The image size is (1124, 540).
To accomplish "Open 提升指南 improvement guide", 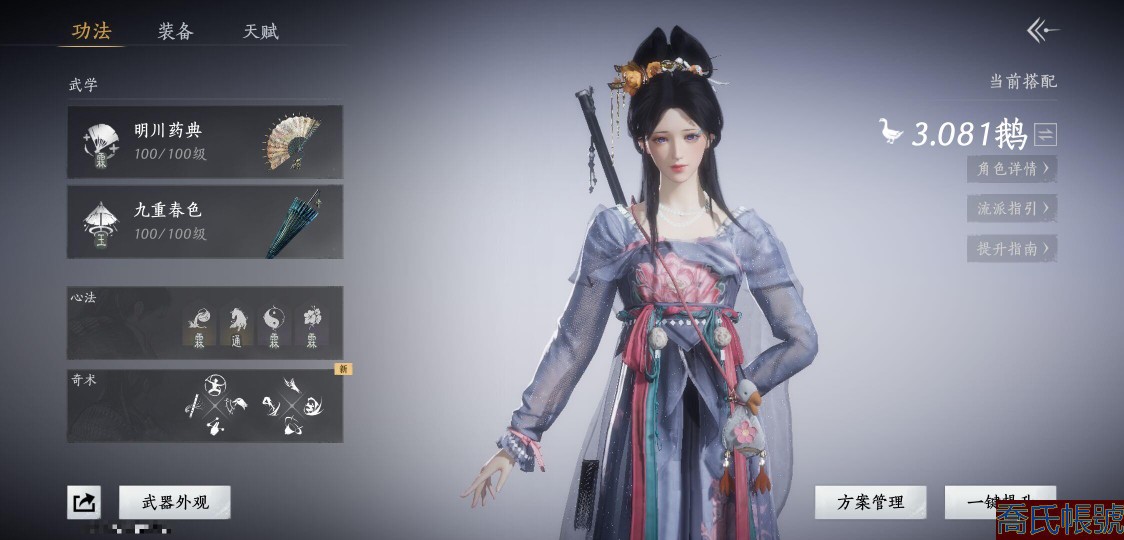I will coord(1012,249).
